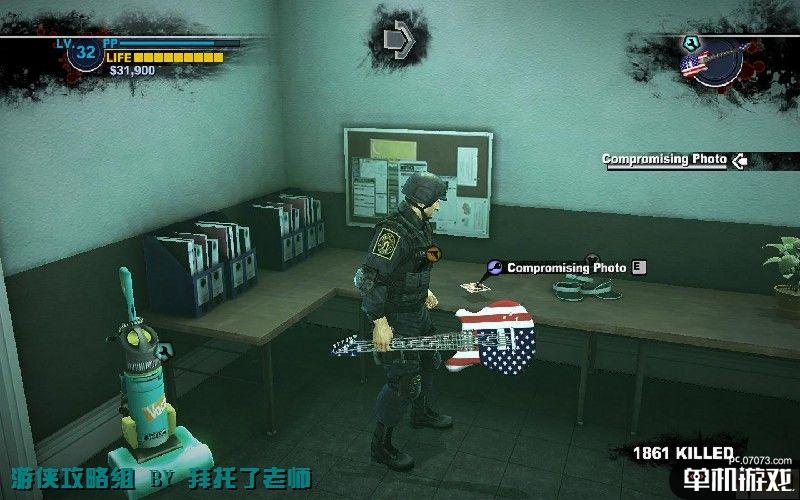Click the objective direction arrow indicator
Image resolution: width=800 pixels, height=500 pixels.
point(399,39)
